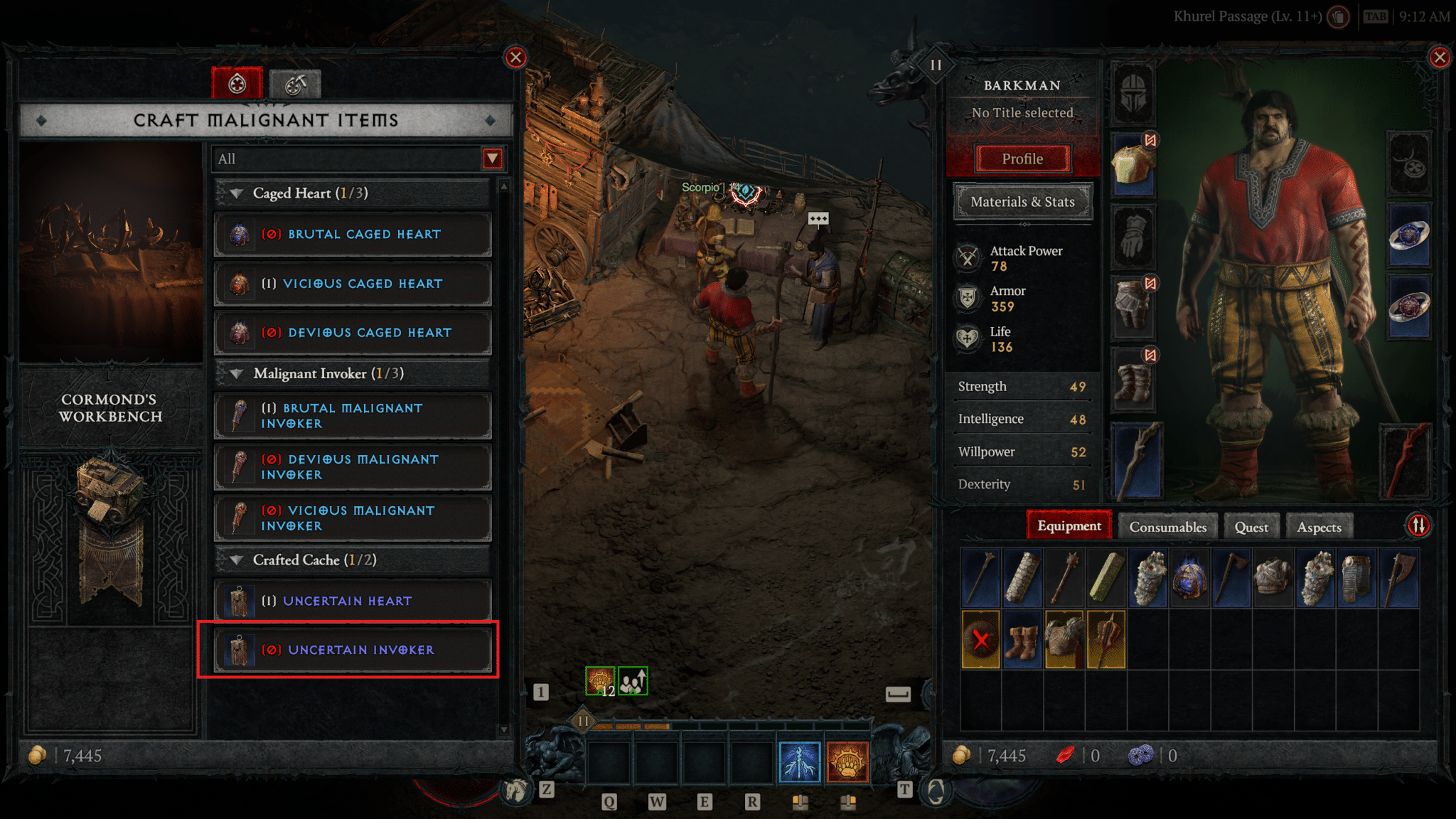
Task: Close the character inventory panel
Action: click(1440, 58)
